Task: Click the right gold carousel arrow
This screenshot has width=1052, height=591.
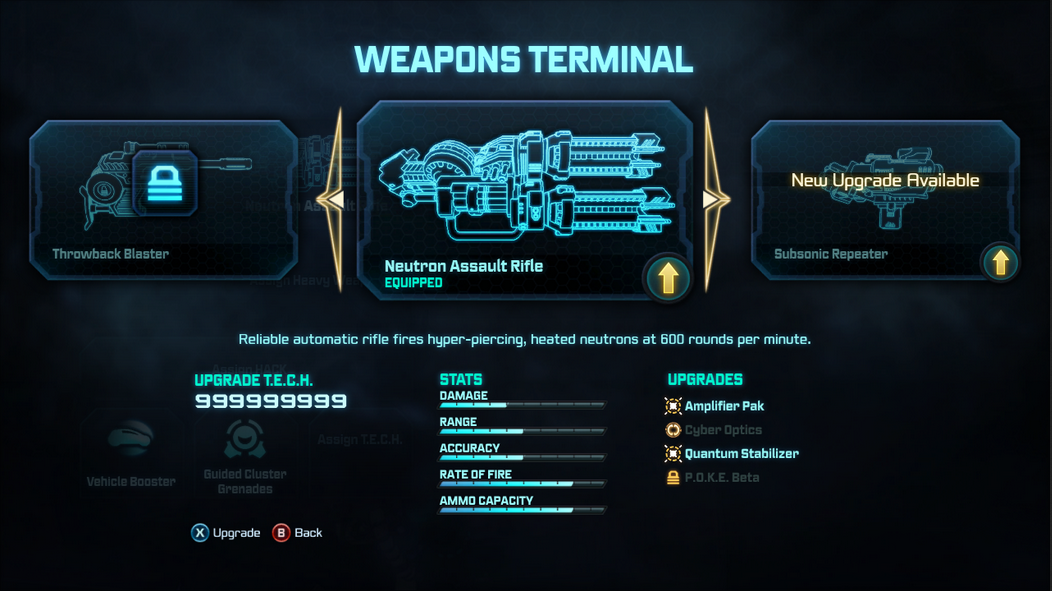Action: [x=714, y=200]
